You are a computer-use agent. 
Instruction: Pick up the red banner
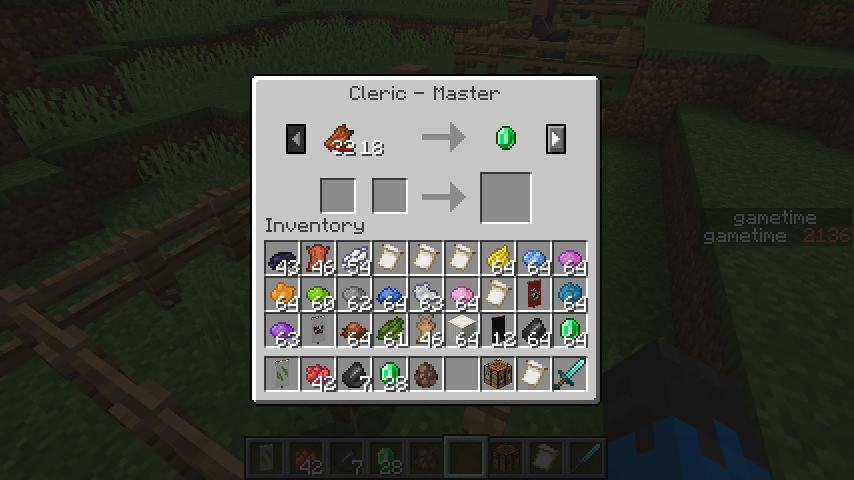(534, 295)
